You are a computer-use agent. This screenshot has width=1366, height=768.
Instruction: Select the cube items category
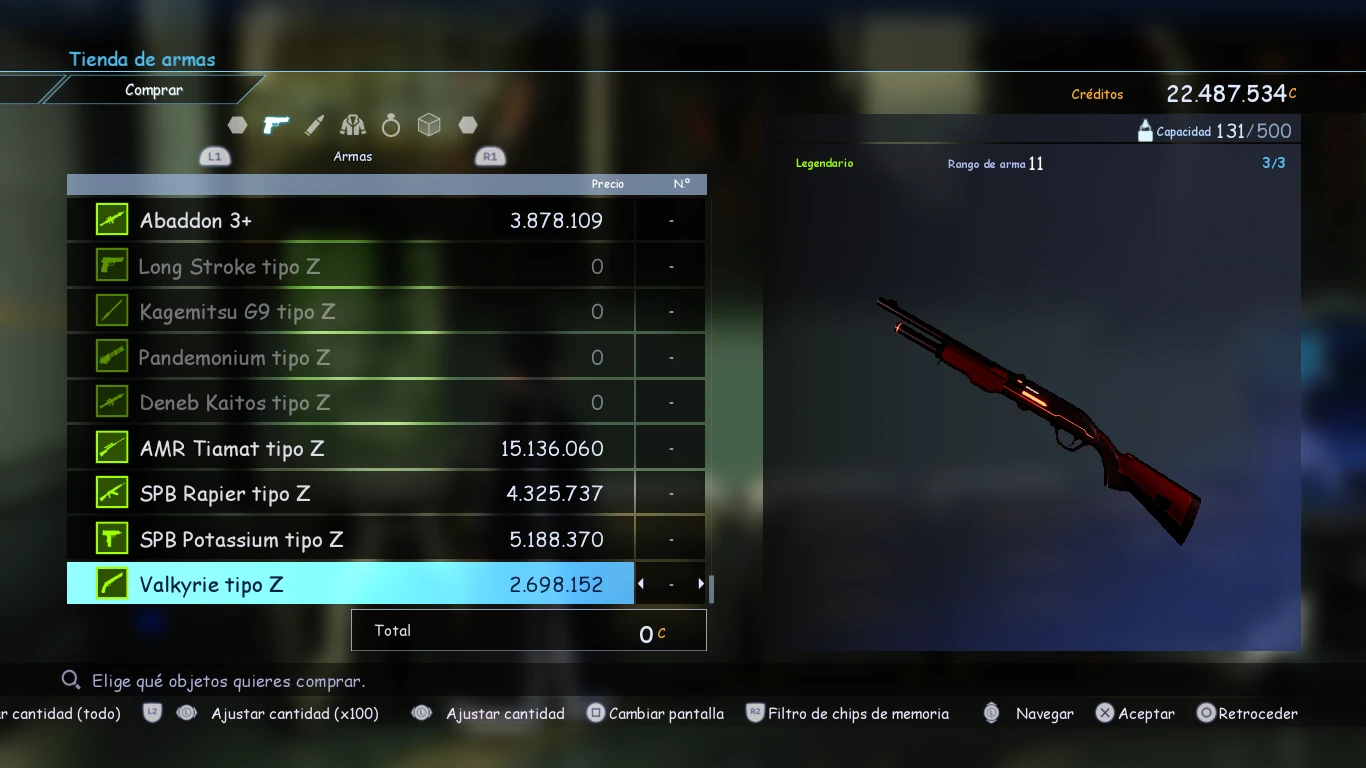pos(429,125)
